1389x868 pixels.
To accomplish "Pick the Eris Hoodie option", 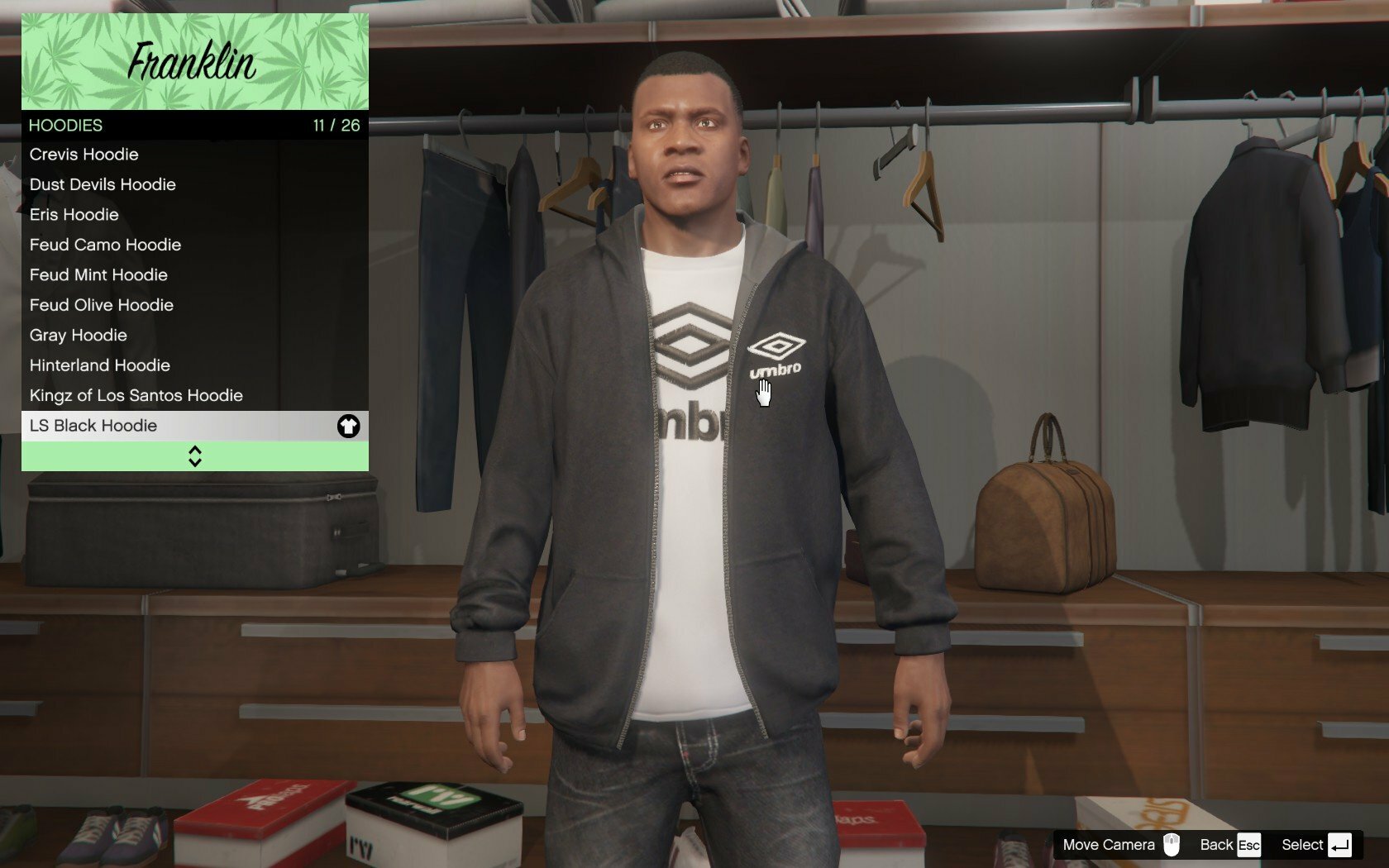I will pos(194,215).
